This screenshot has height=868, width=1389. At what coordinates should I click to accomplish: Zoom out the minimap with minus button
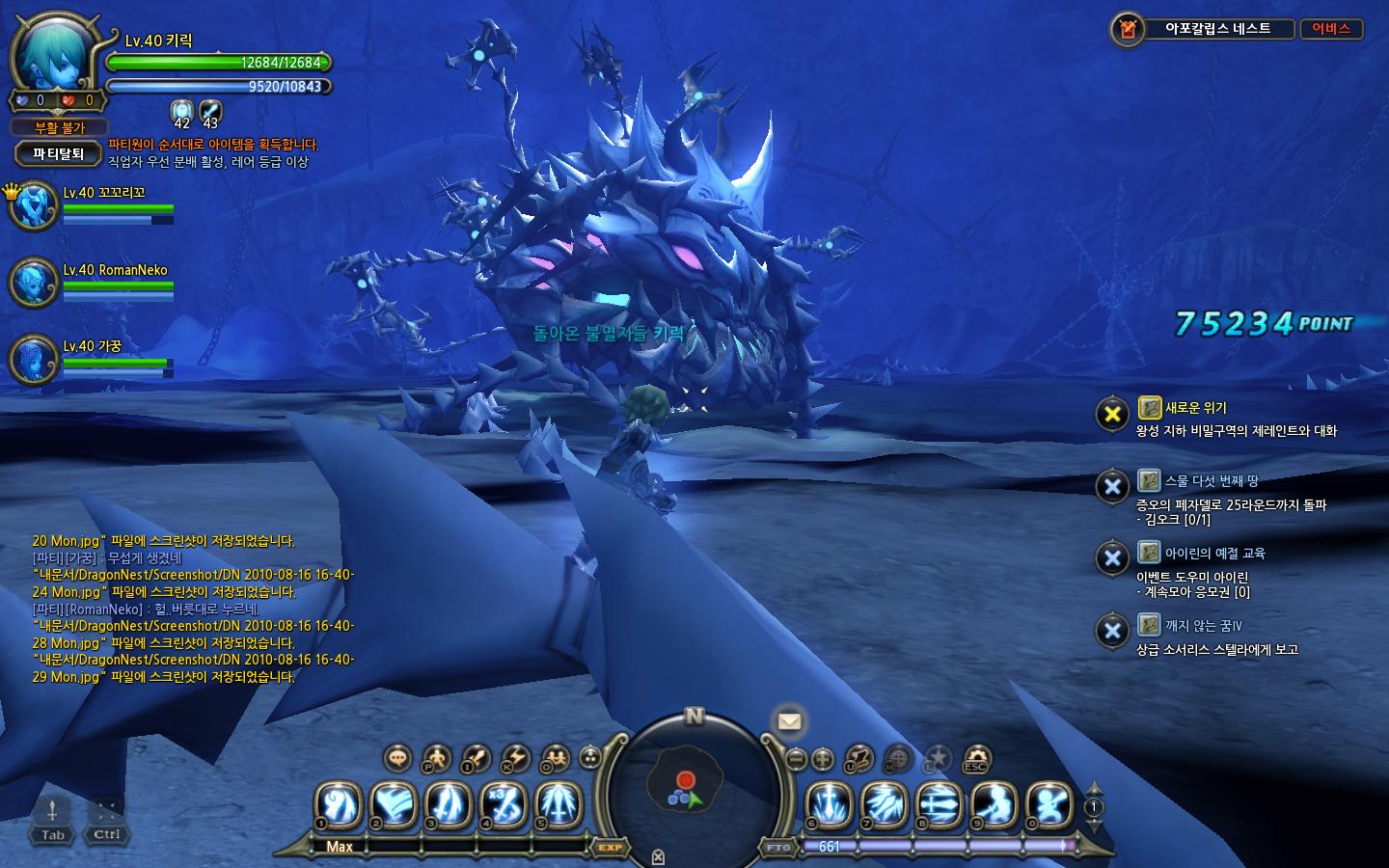point(797,759)
